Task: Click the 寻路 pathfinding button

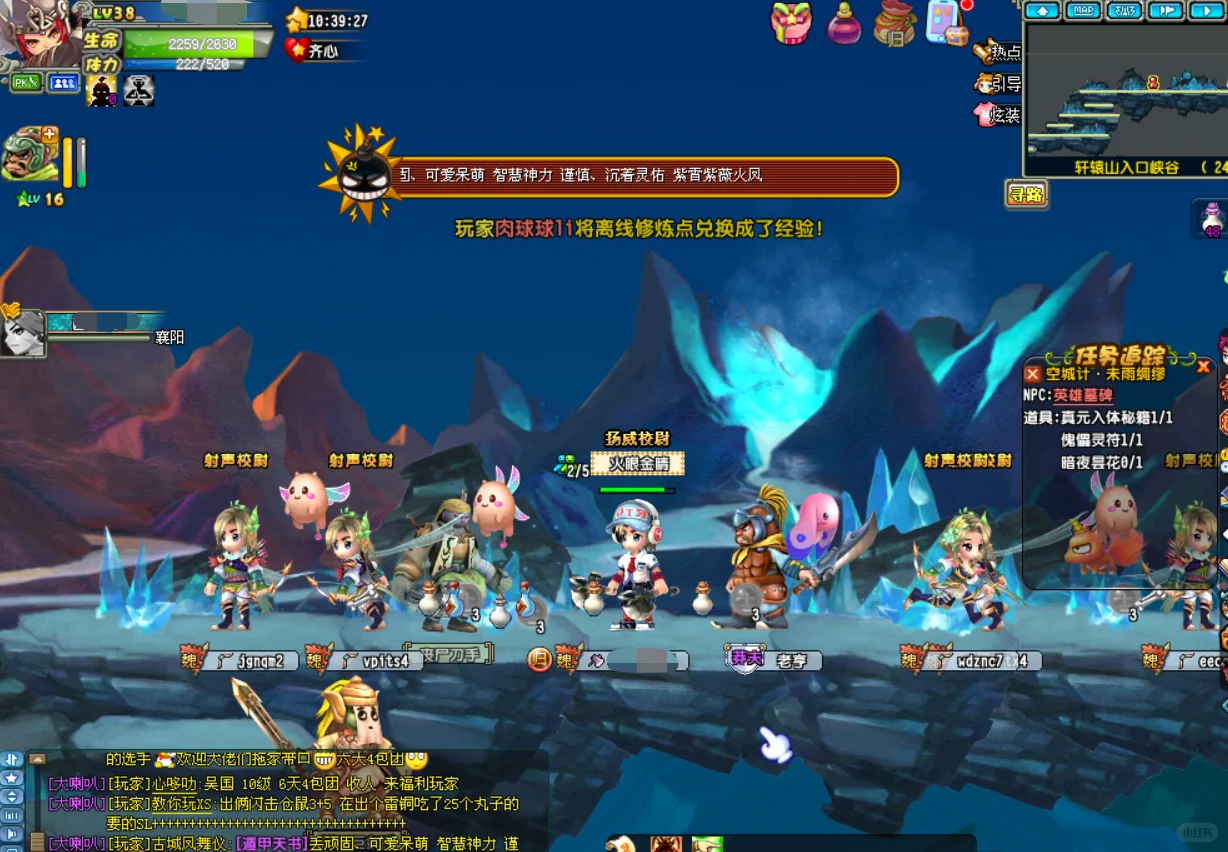Action: tap(1026, 194)
